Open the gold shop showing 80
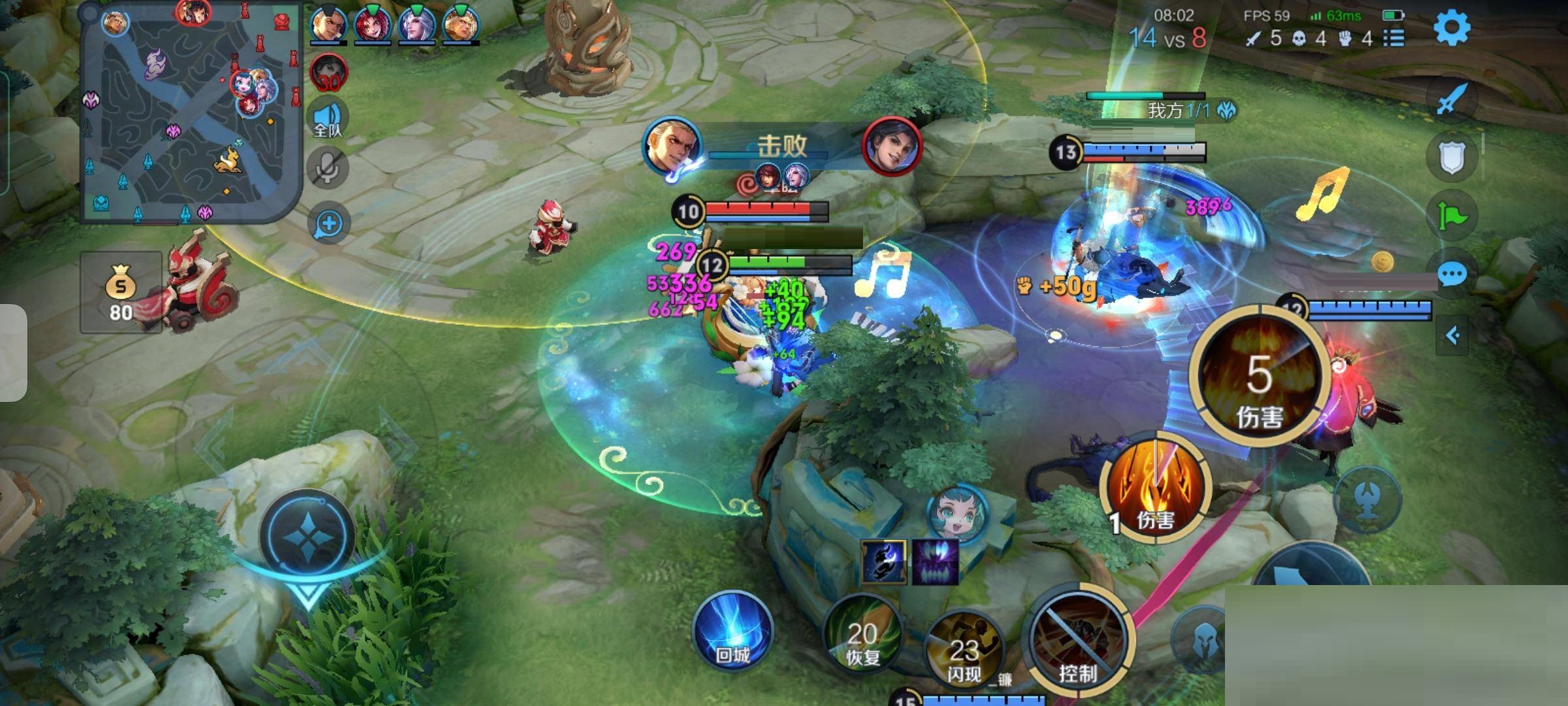 [121, 292]
